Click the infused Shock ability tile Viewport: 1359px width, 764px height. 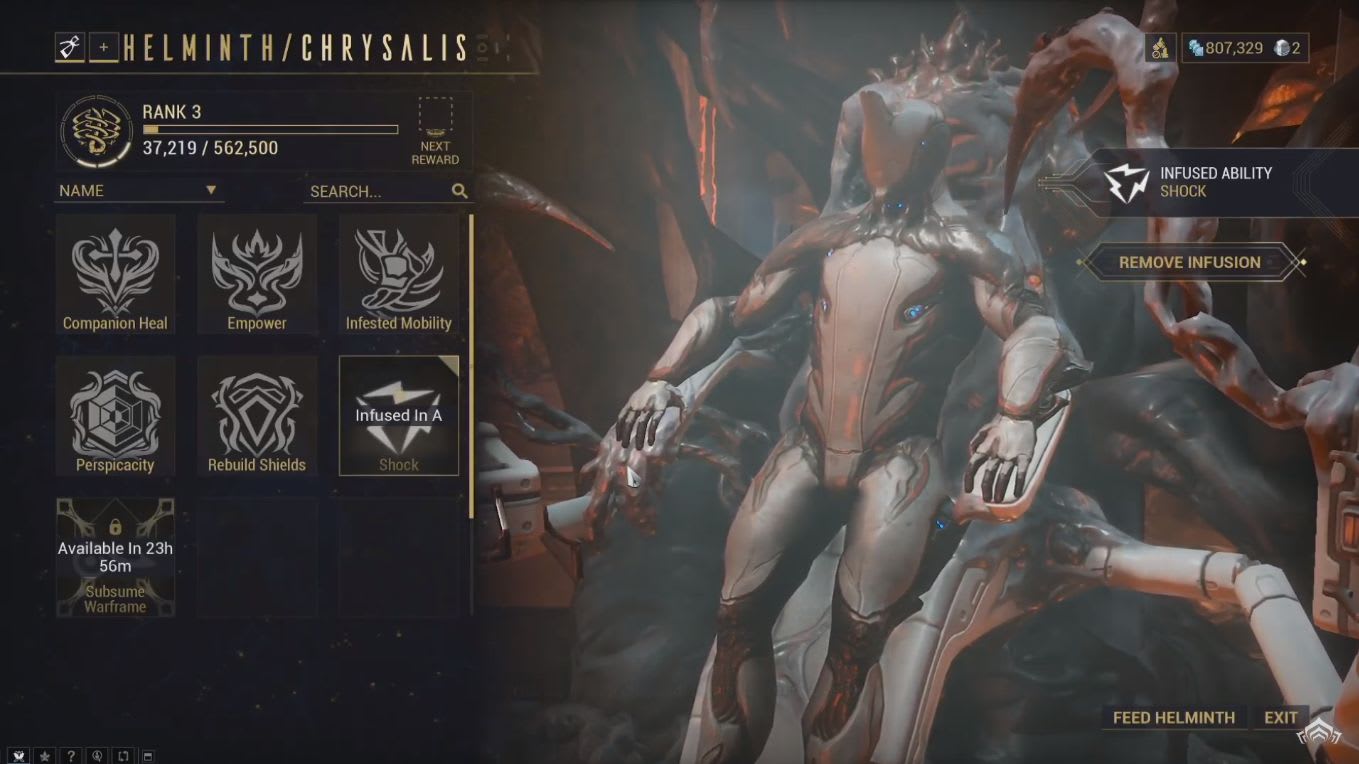click(398, 415)
